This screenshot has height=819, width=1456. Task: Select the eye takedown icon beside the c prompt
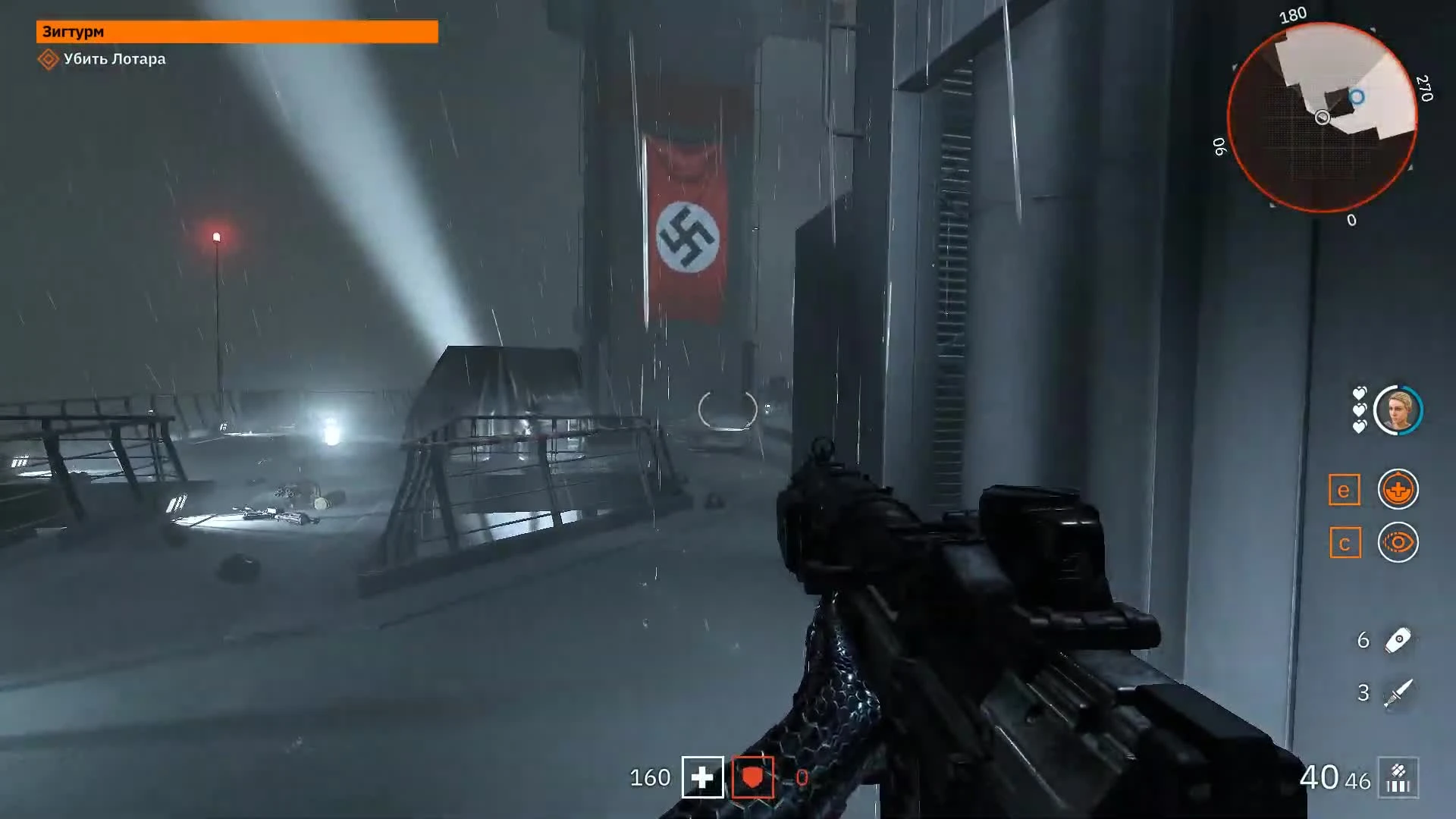[x=1398, y=543]
